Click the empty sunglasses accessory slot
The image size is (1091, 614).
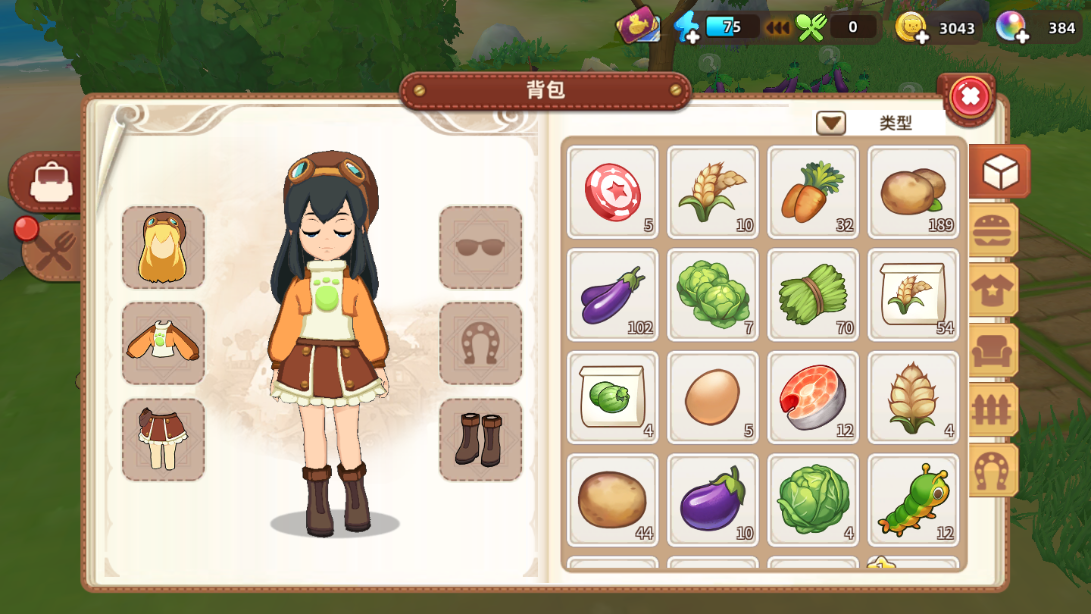(480, 247)
